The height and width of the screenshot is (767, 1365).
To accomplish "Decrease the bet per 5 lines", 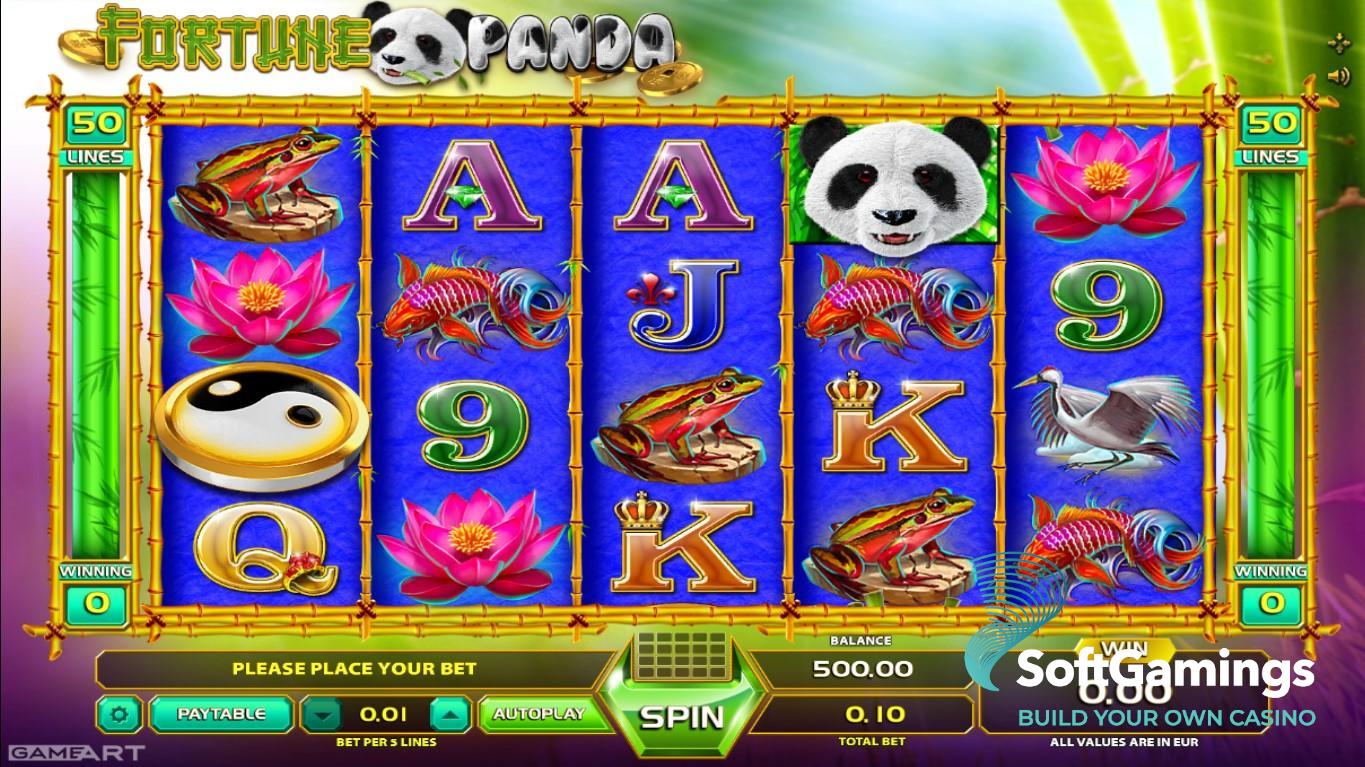I will (321, 715).
